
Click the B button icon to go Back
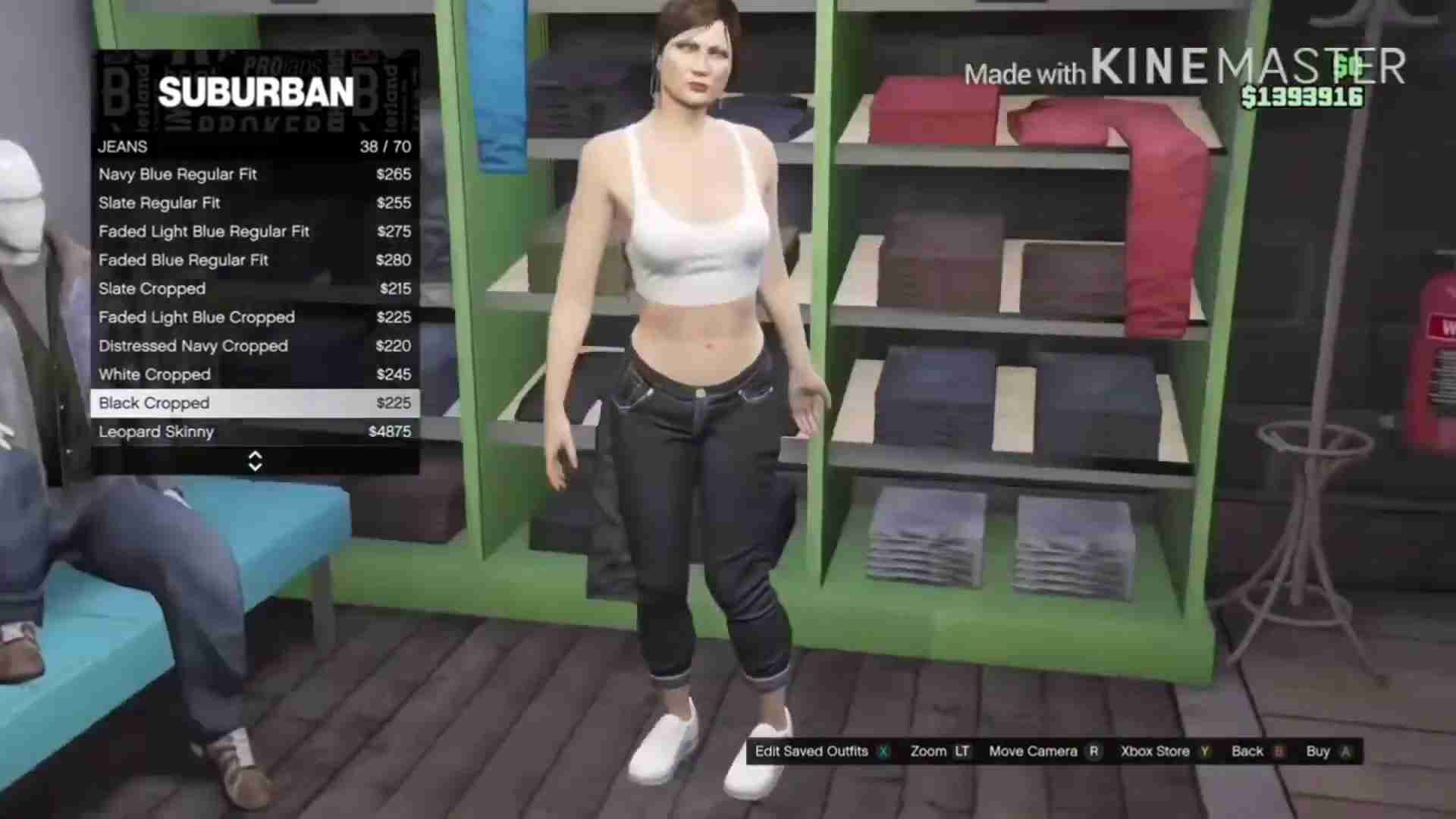point(1279,752)
